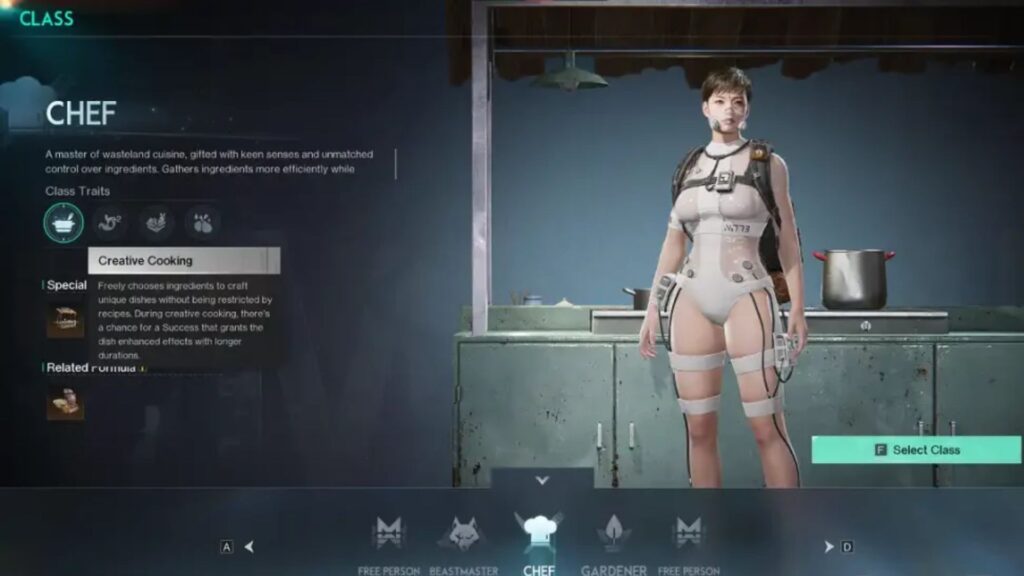Select the Chef class hat icon
This screenshot has height=576, width=1024.
(x=538, y=531)
